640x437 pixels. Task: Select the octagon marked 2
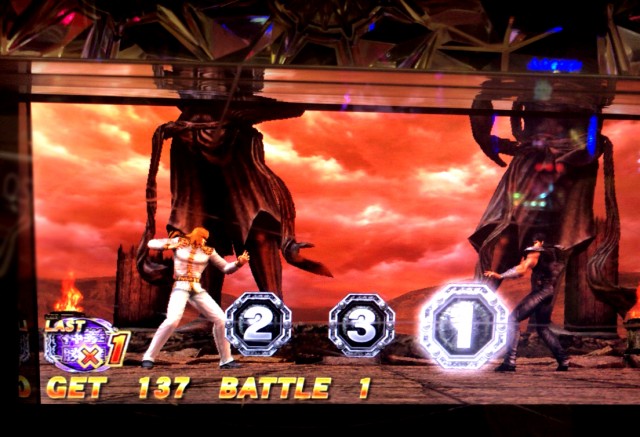tap(258, 324)
